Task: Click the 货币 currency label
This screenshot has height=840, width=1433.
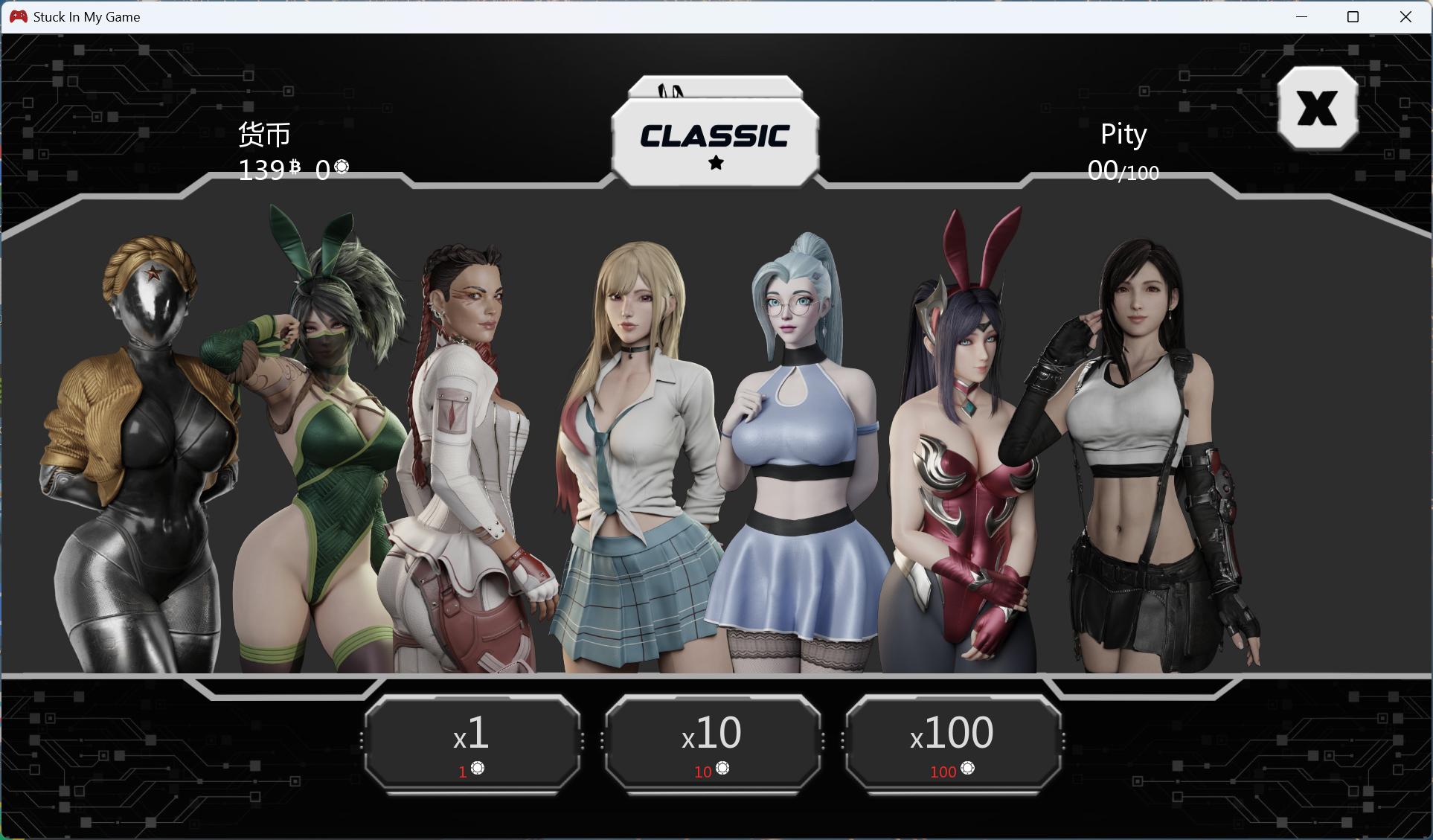Action: click(x=264, y=135)
